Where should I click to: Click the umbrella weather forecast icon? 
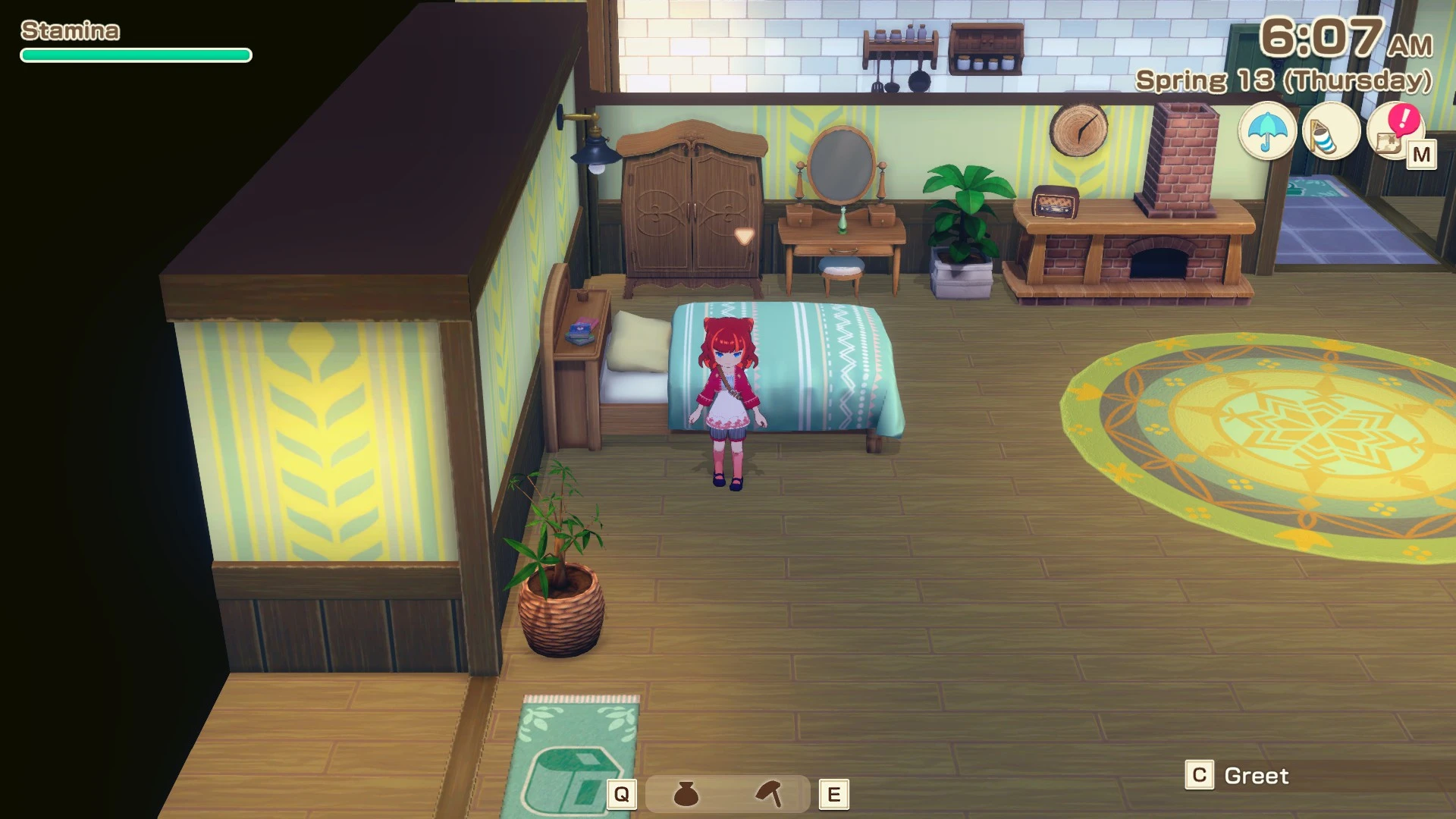click(1266, 132)
